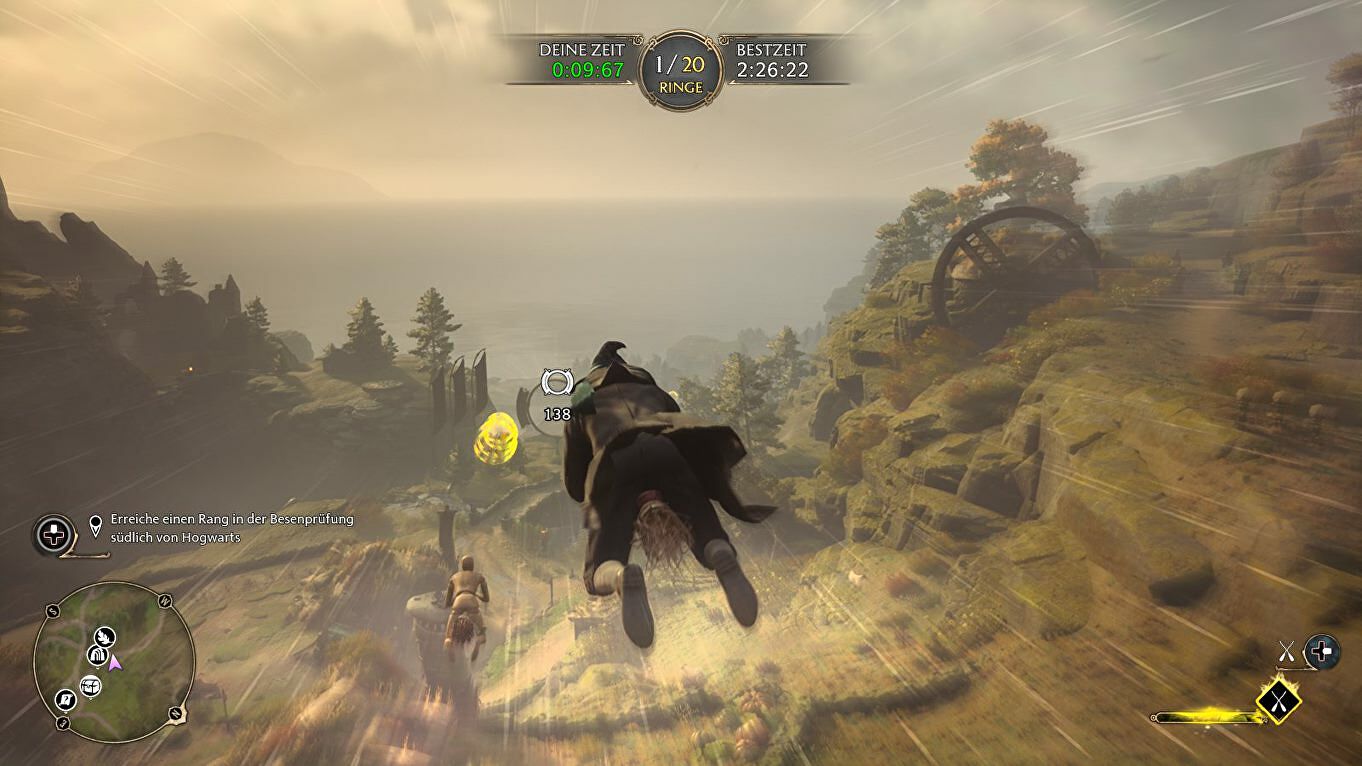1362x766 pixels.
Task: Click the purple player arrow on the minimap
Action: 116,661
